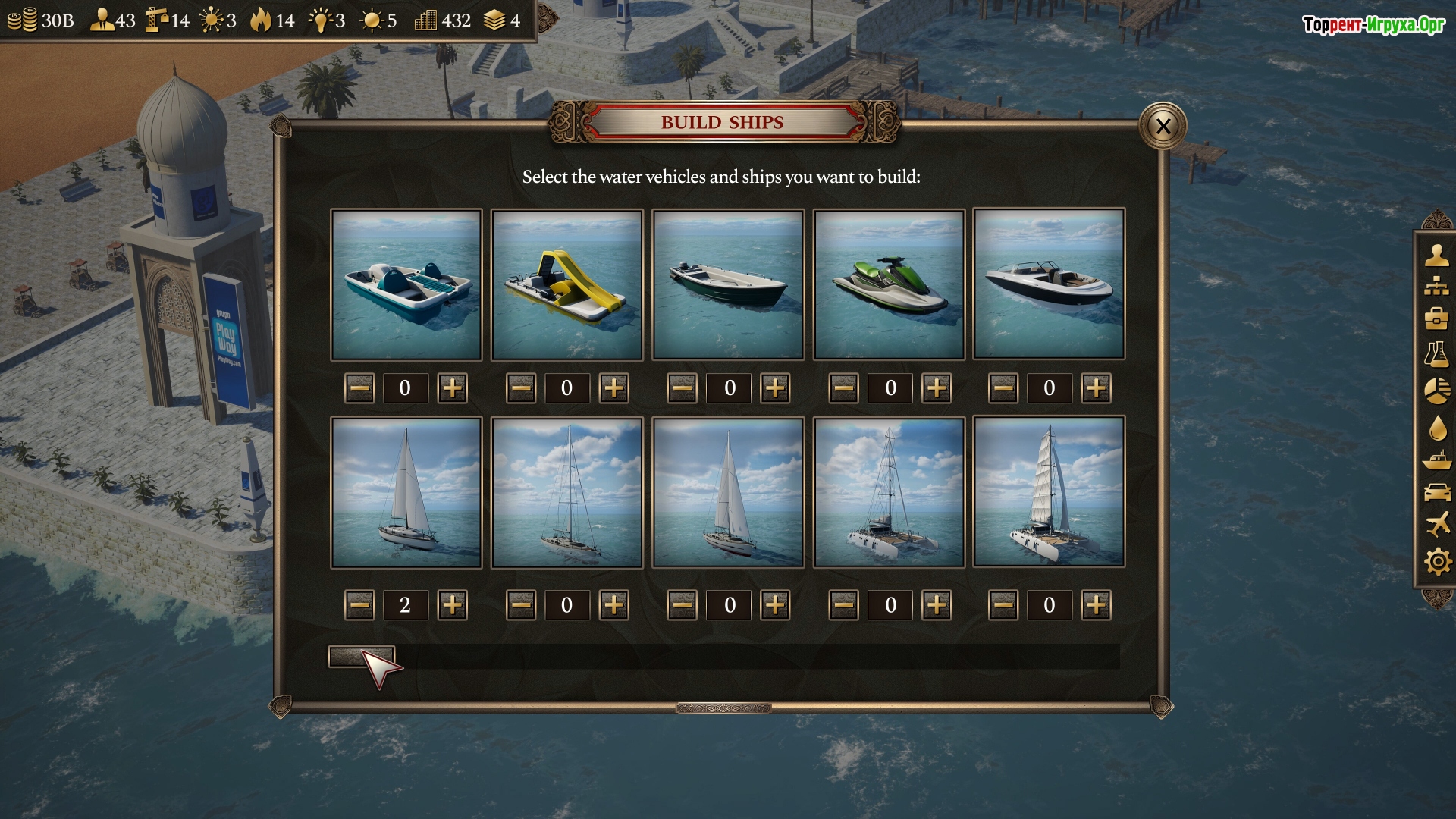Add one white speedboat to build
Image resolution: width=1456 pixels, height=819 pixels.
[1096, 388]
